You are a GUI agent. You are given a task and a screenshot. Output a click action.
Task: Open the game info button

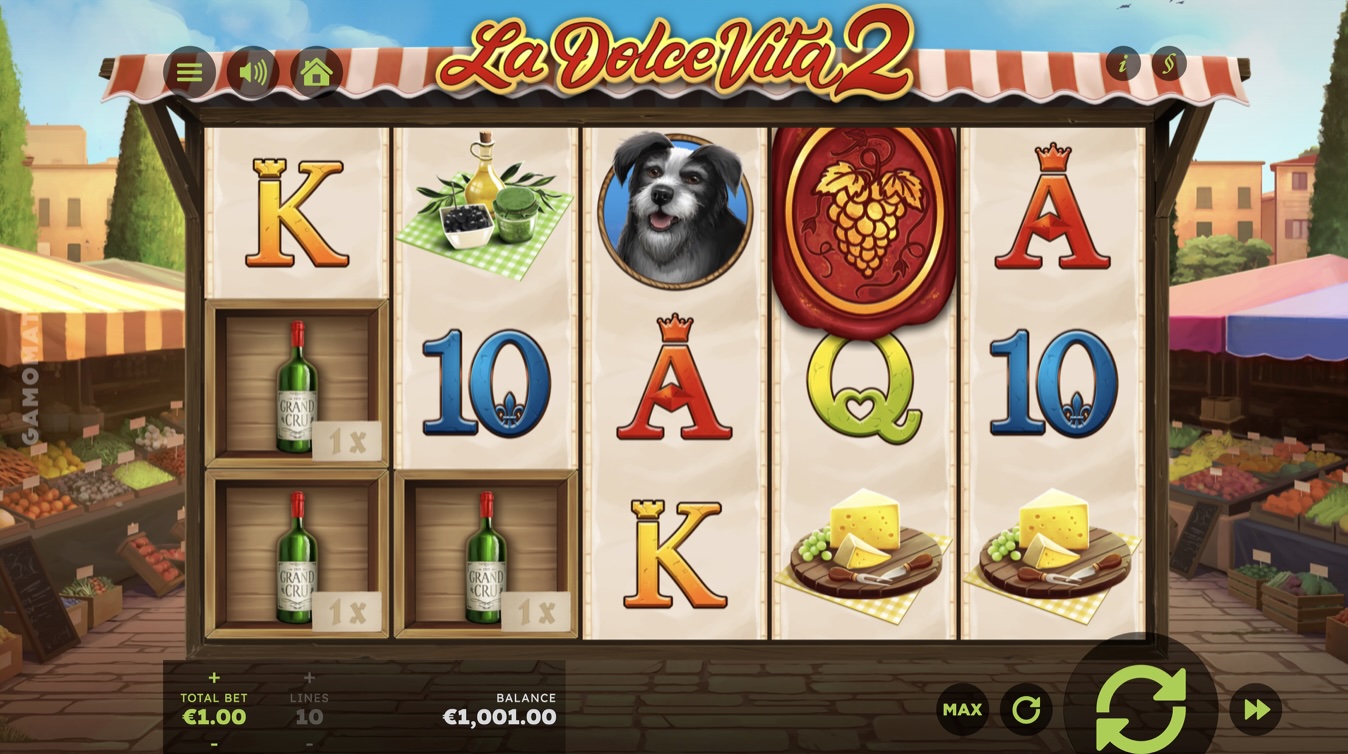click(1123, 65)
